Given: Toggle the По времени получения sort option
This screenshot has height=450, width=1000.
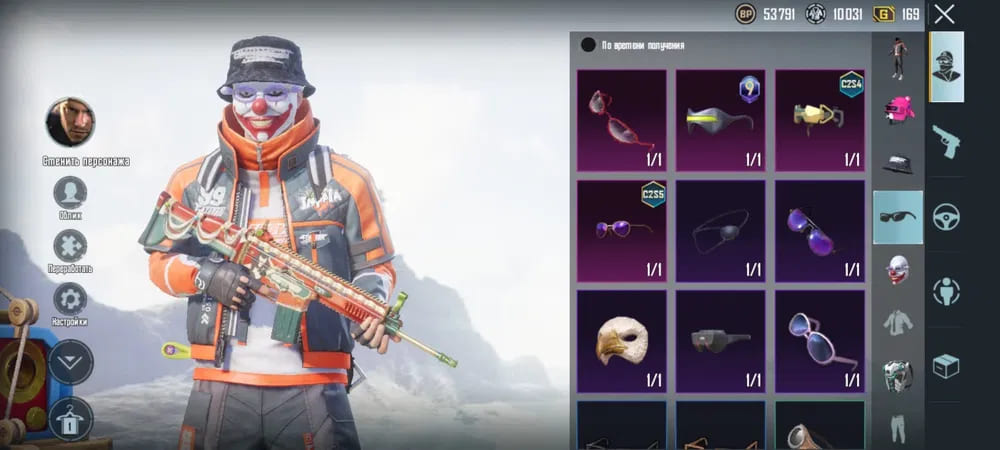Looking at the screenshot, I should 588,45.
